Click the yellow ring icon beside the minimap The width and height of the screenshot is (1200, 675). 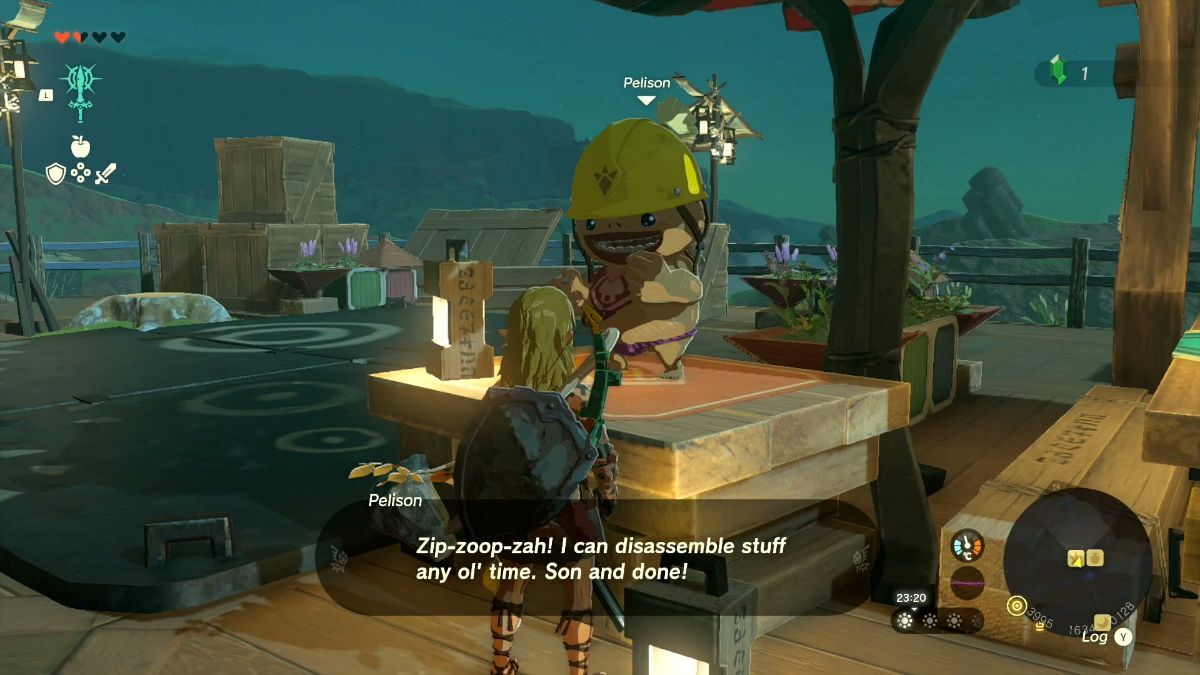pos(1017,605)
